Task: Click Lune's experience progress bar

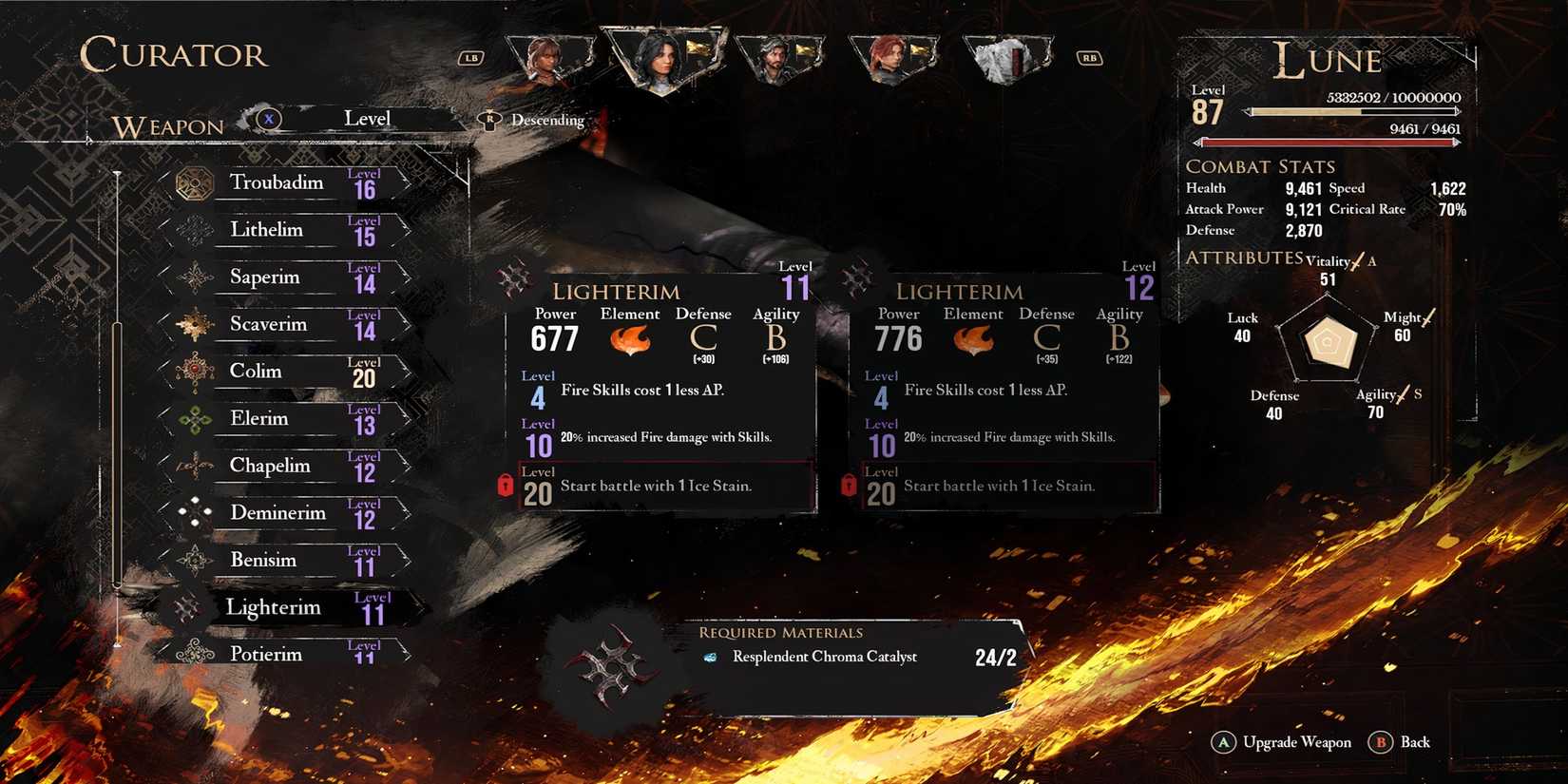Action: tap(1349, 111)
